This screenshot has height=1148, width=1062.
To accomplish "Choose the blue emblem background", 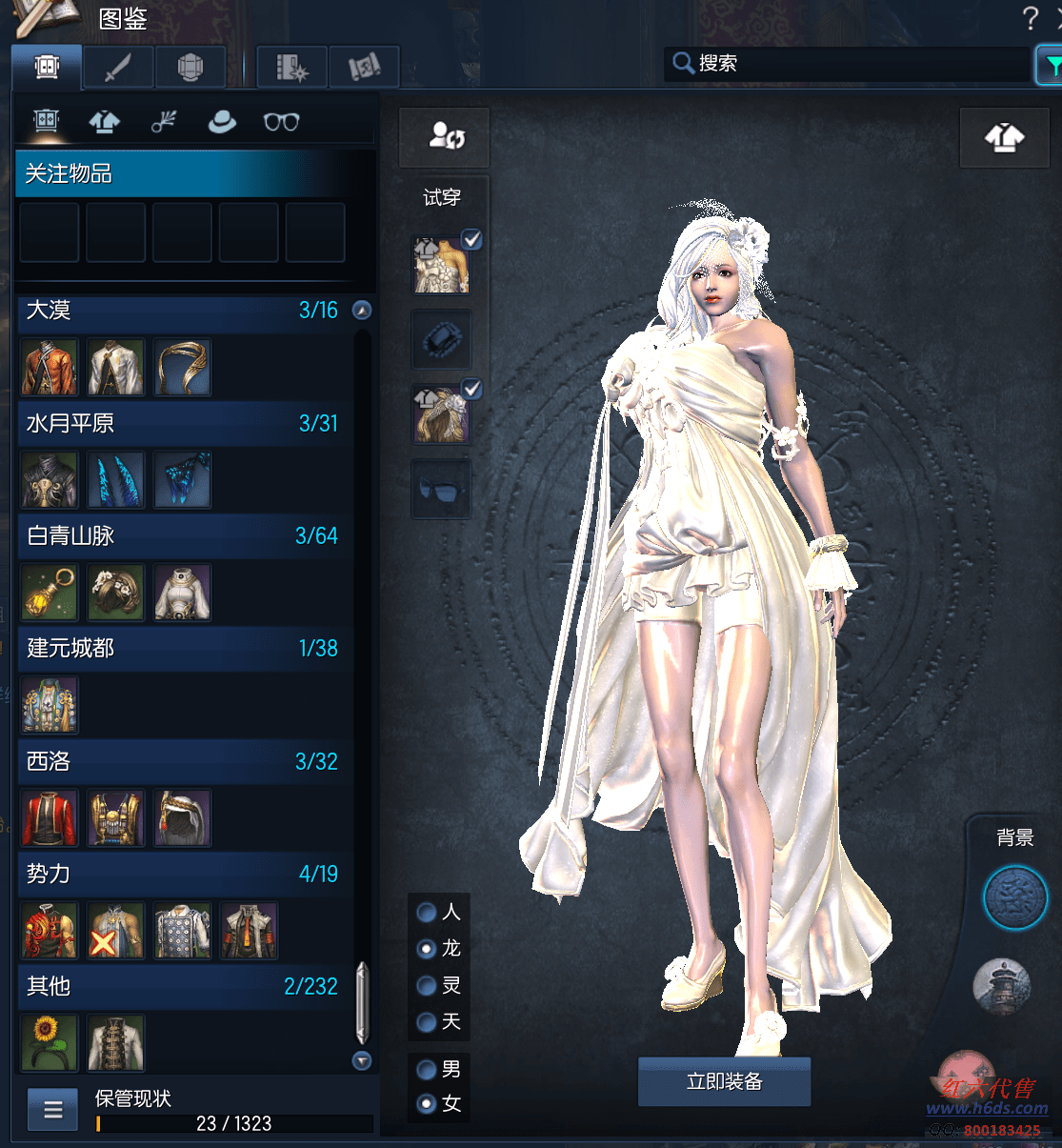I will click(1014, 897).
